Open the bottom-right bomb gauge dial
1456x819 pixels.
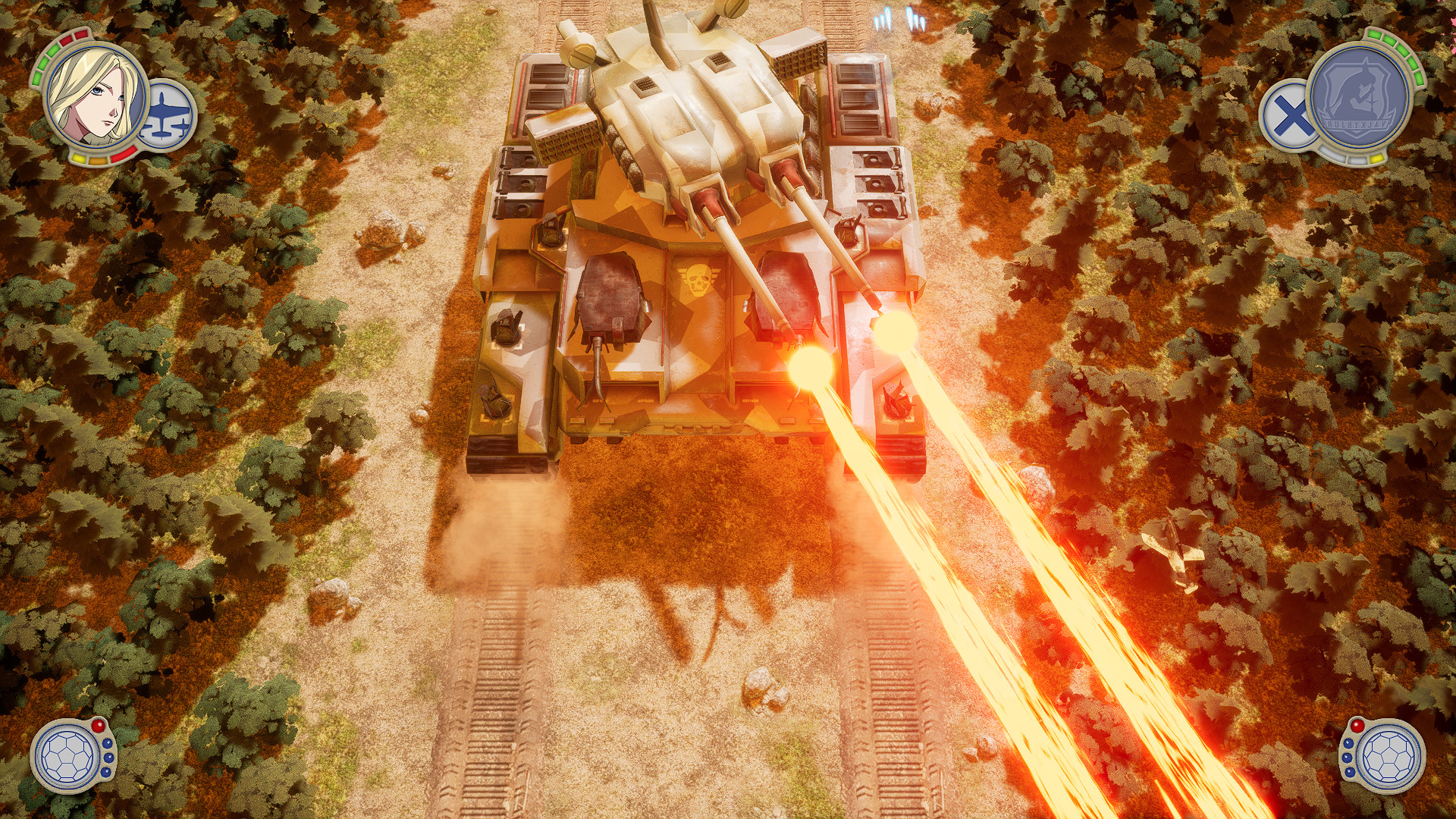(x=1389, y=755)
